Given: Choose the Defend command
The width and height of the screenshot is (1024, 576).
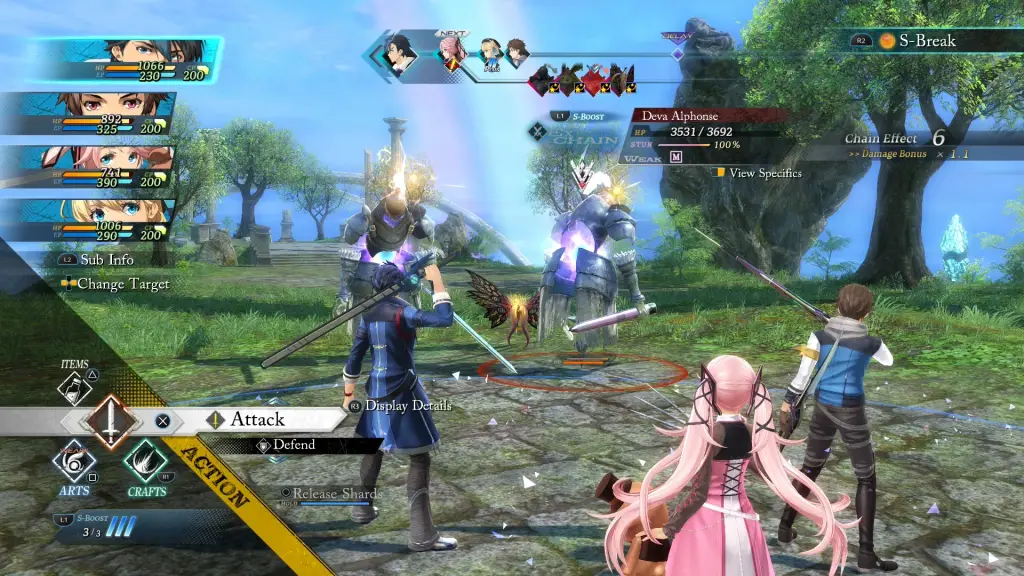Looking at the screenshot, I should (x=293, y=445).
